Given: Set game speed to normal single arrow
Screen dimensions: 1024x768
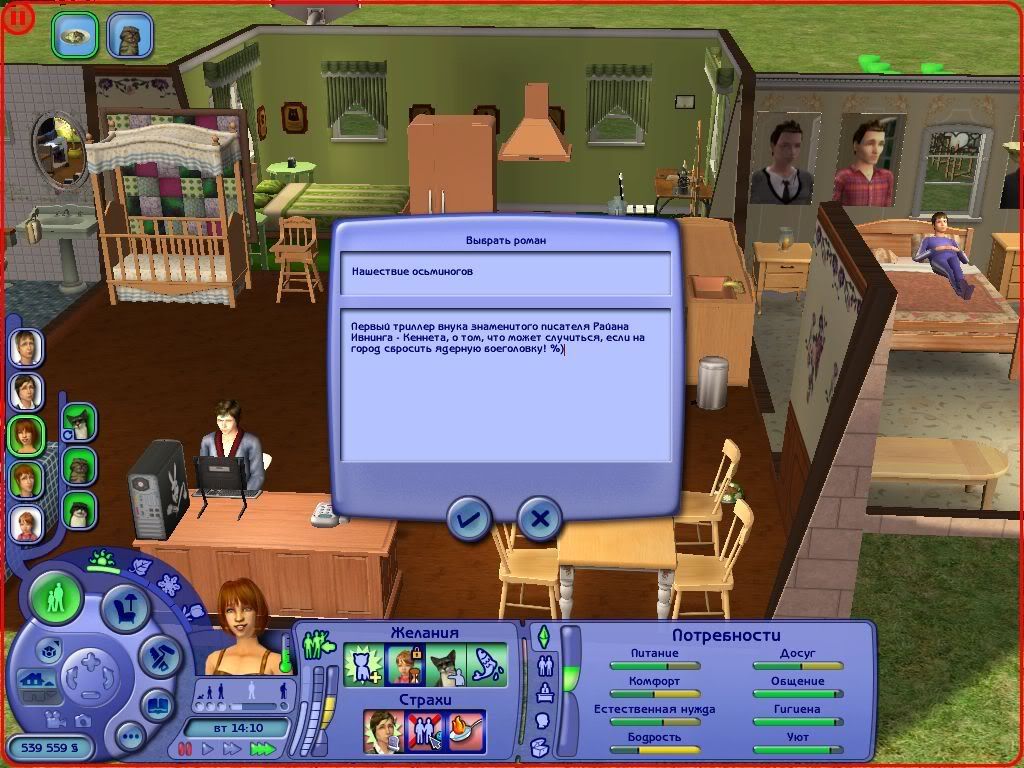Looking at the screenshot, I should (209, 748).
